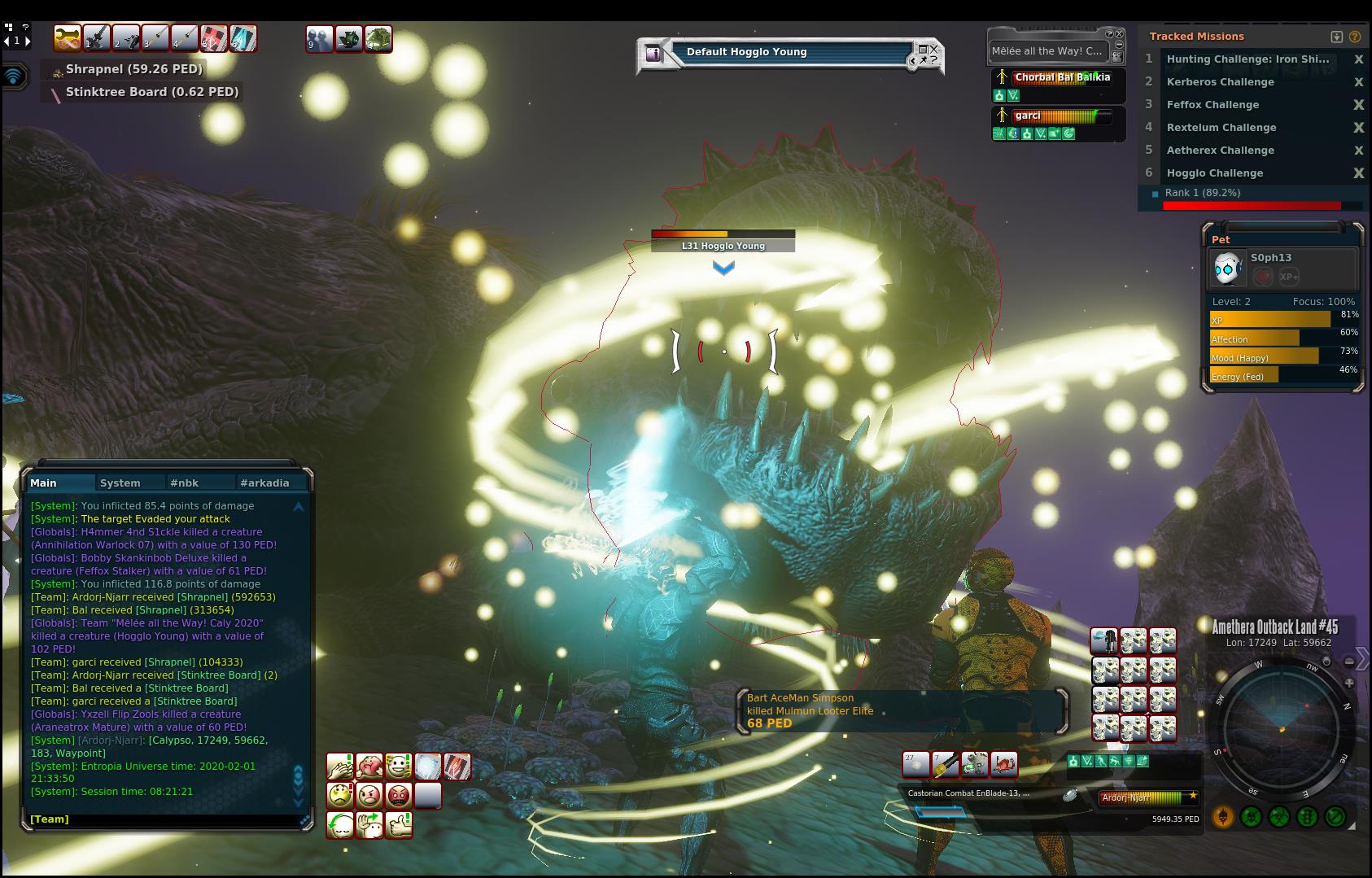Switch to the System chat tab
This screenshot has height=878, width=1372.
click(x=120, y=483)
